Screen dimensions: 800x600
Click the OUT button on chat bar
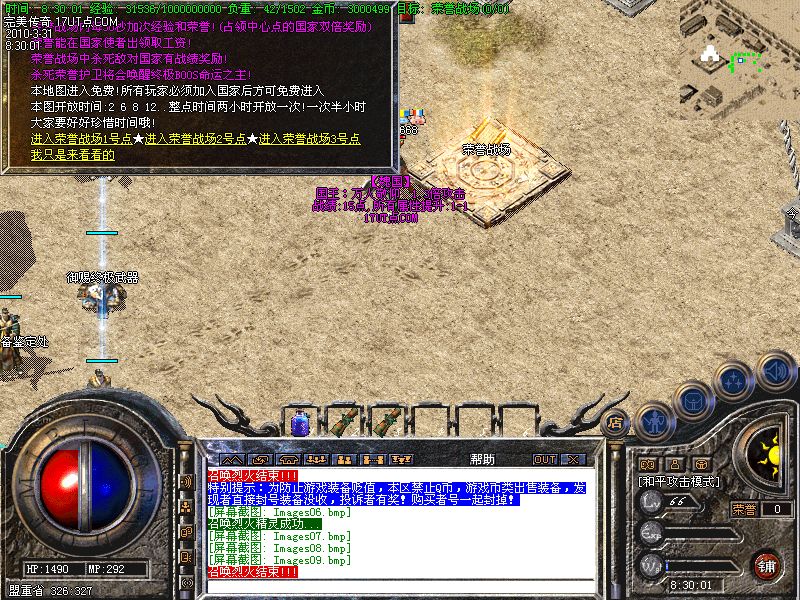point(544,459)
